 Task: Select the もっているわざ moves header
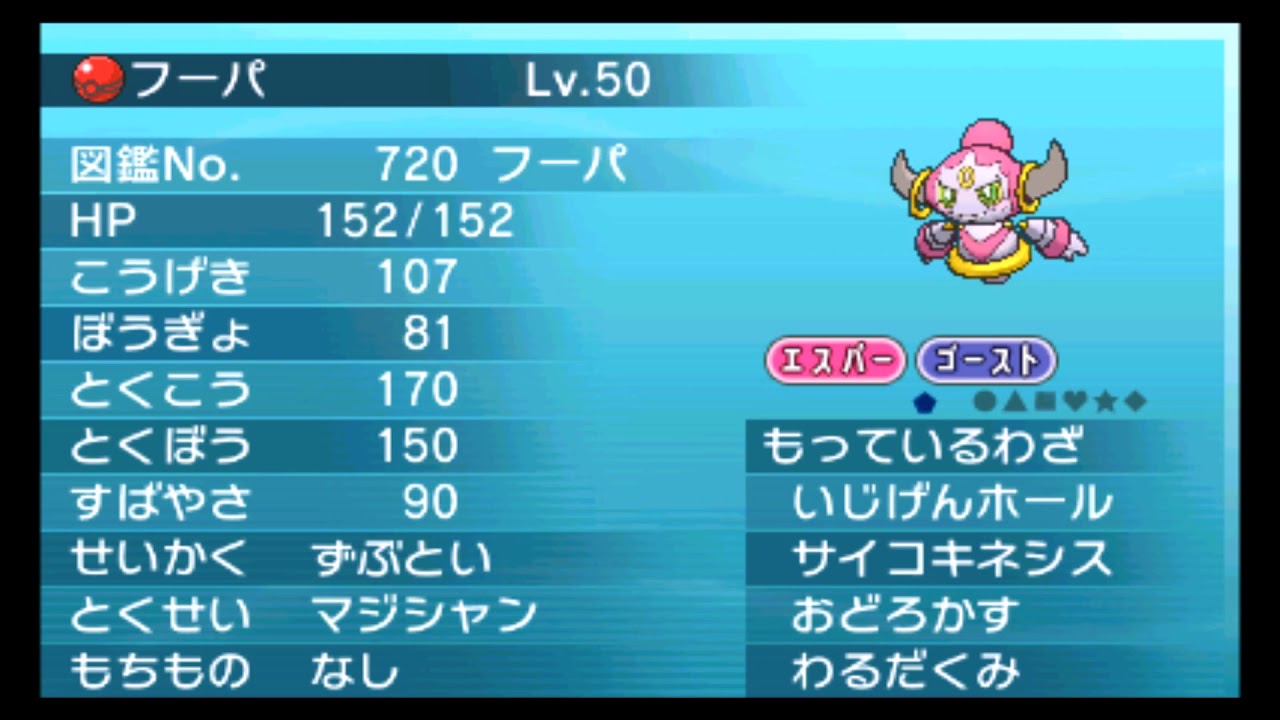point(920,447)
